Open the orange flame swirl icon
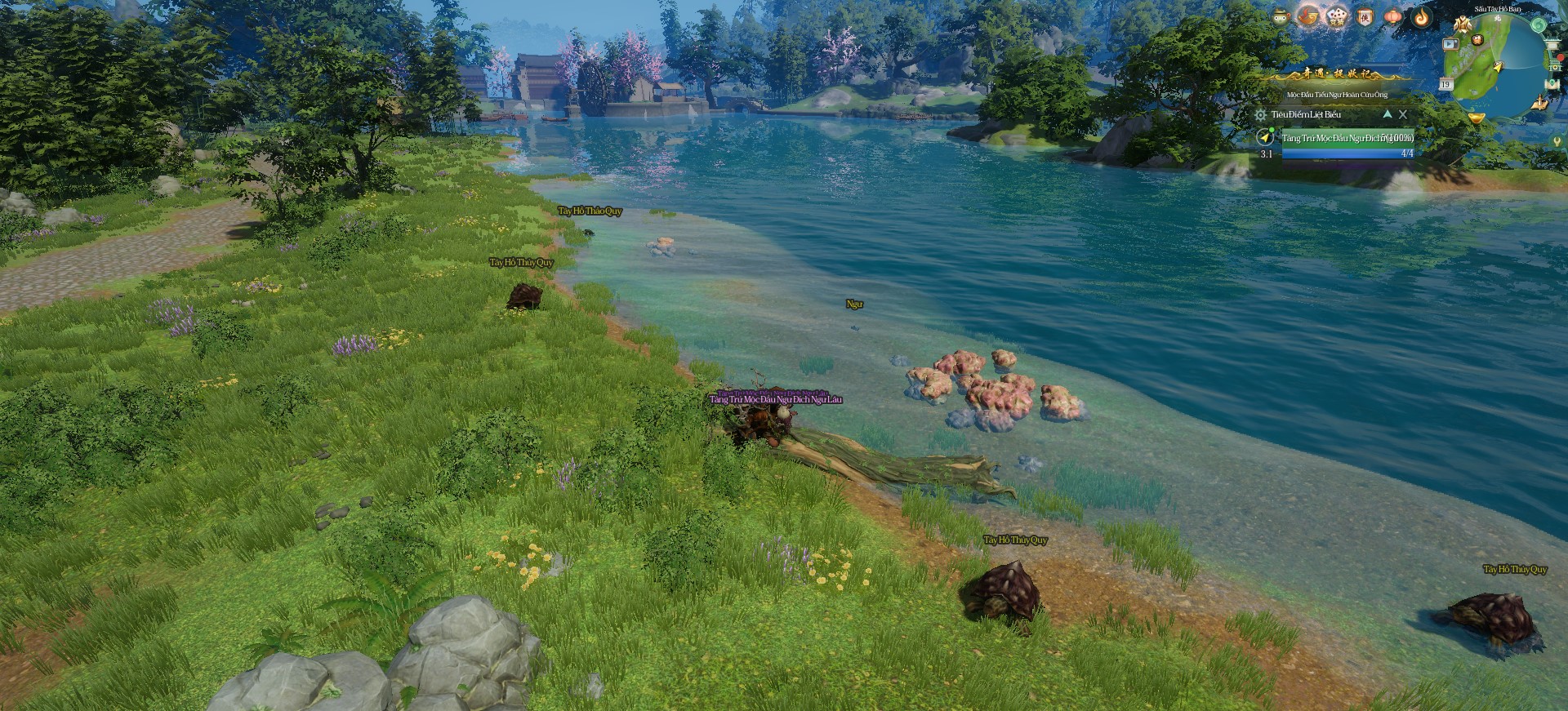This screenshot has height=711, width=1568. click(x=1422, y=16)
